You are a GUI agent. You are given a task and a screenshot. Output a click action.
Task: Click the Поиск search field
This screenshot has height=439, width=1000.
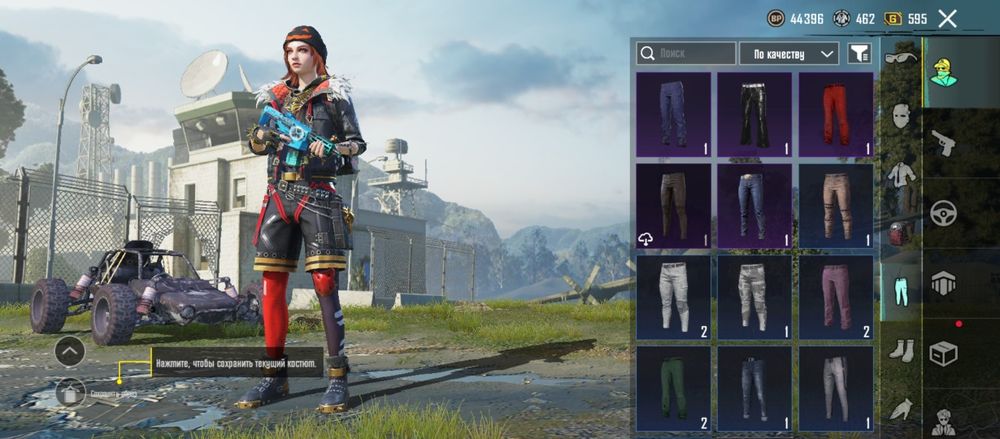pos(686,53)
